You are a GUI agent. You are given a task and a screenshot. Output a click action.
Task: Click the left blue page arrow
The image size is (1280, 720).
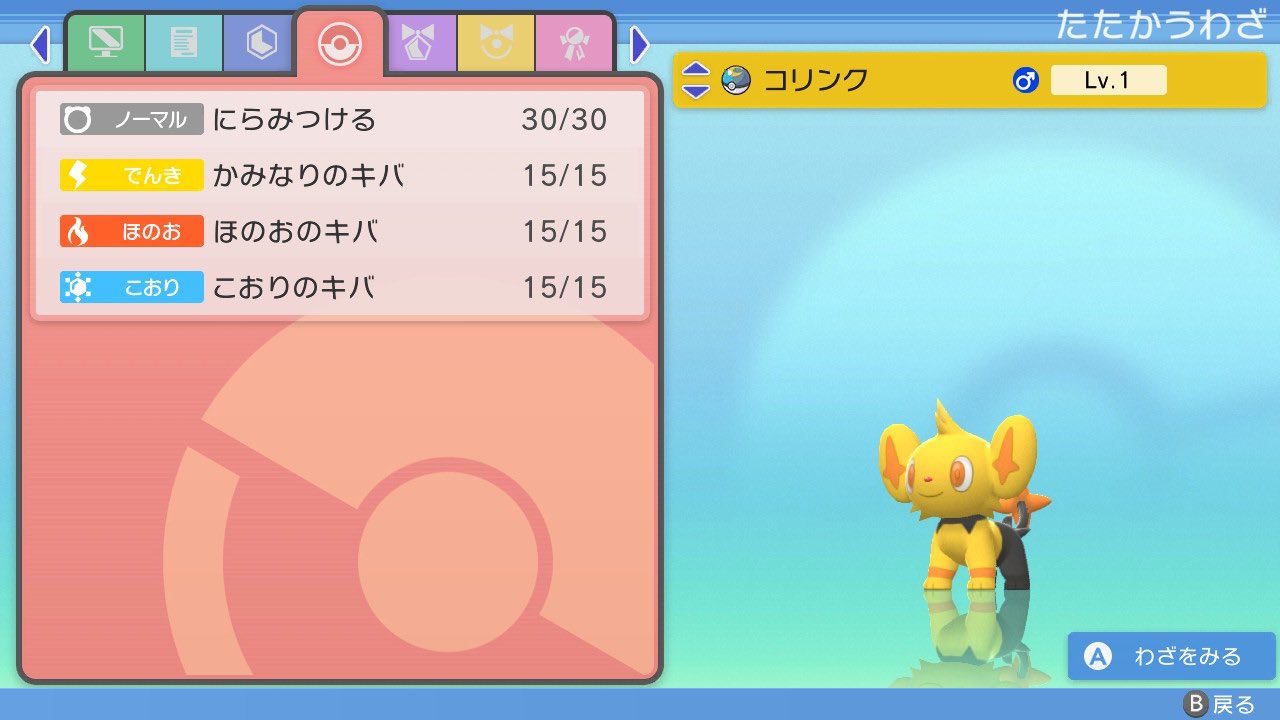[x=39, y=44]
